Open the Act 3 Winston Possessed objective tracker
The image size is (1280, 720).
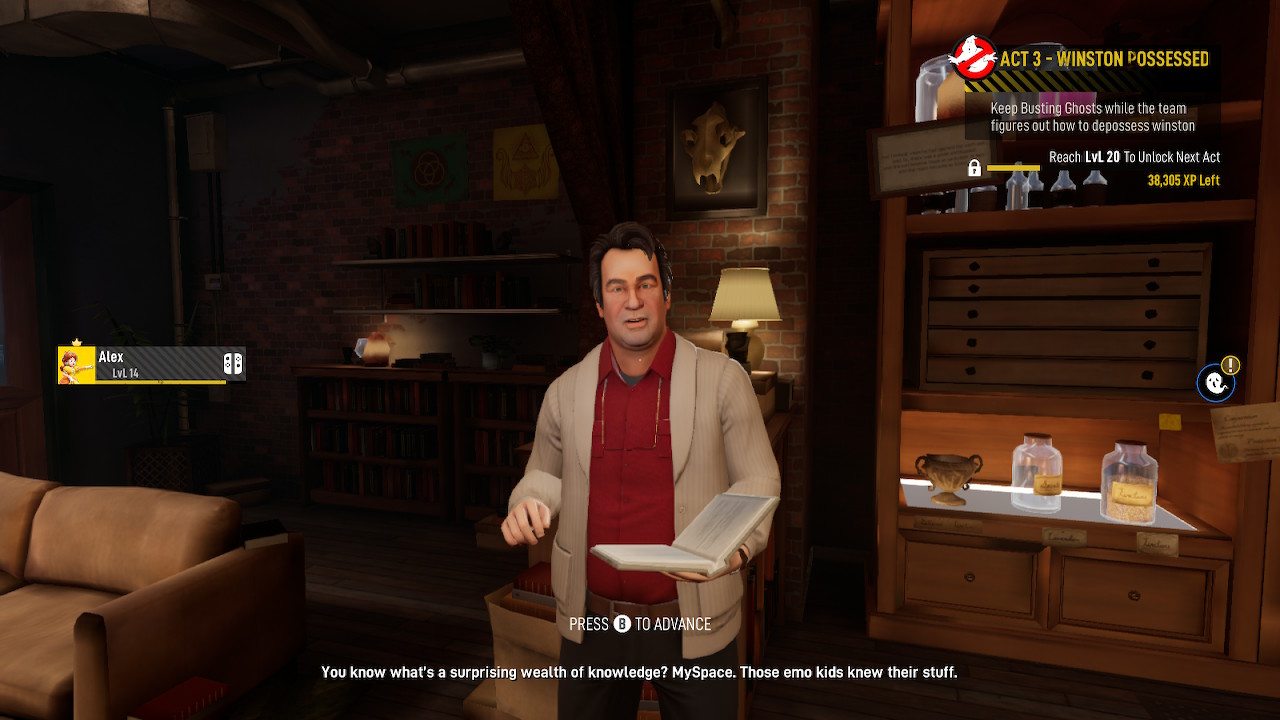pos(1090,60)
